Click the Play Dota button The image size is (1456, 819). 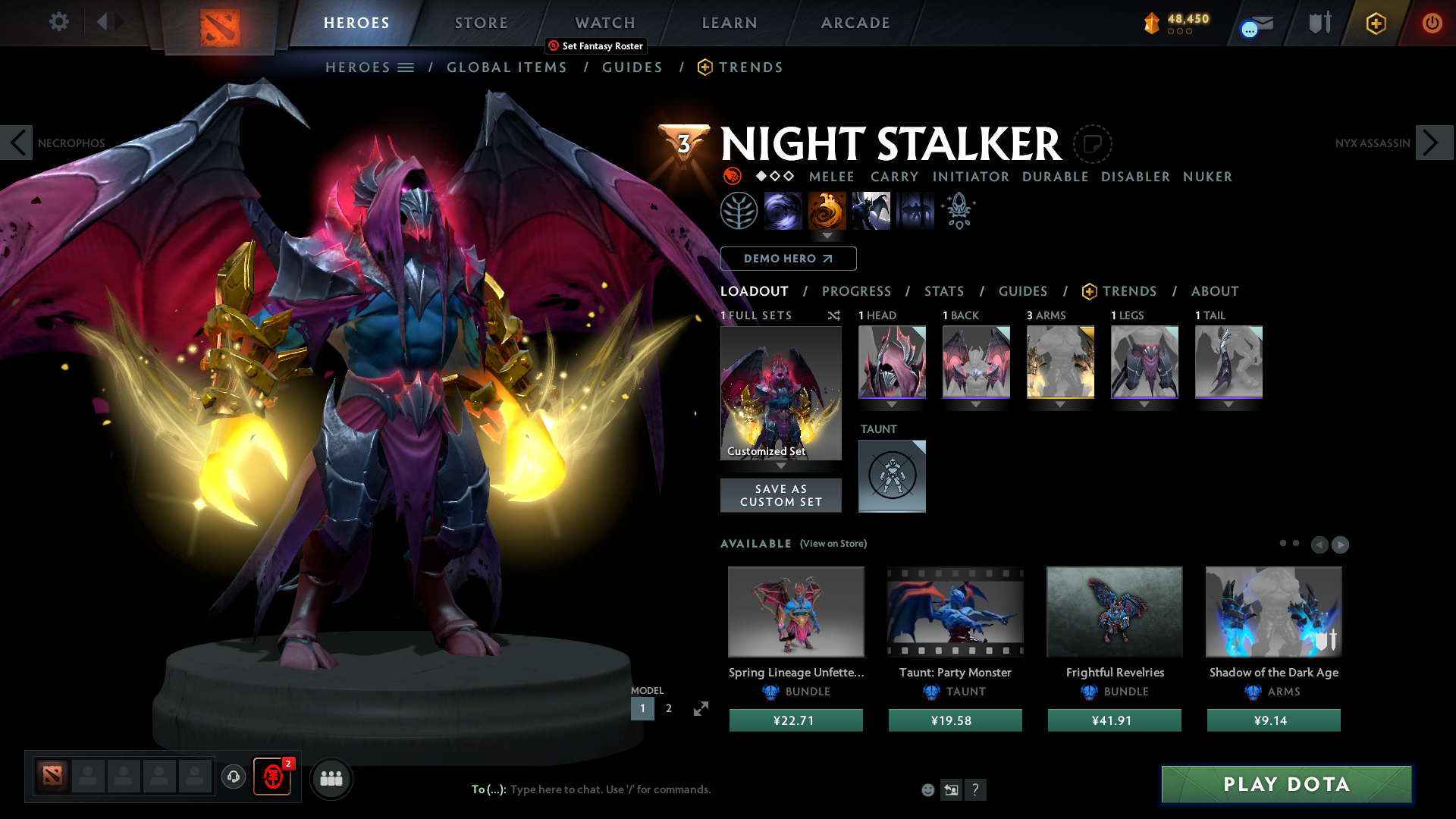point(1286,784)
